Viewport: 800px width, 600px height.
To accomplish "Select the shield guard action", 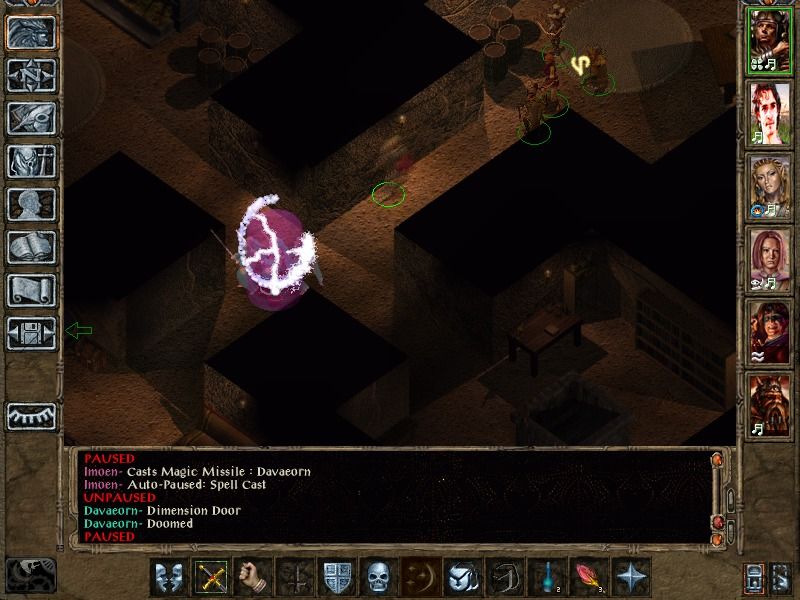I will pyautogui.click(x=336, y=578).
